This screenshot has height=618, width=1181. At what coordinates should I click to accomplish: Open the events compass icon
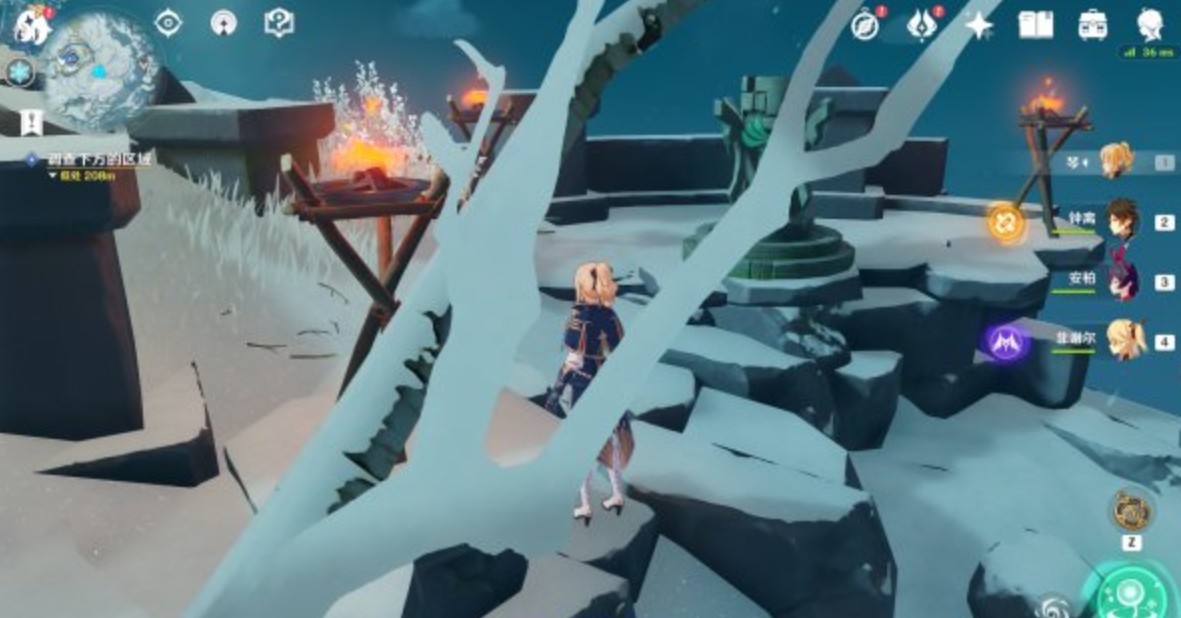pos(865,25)
